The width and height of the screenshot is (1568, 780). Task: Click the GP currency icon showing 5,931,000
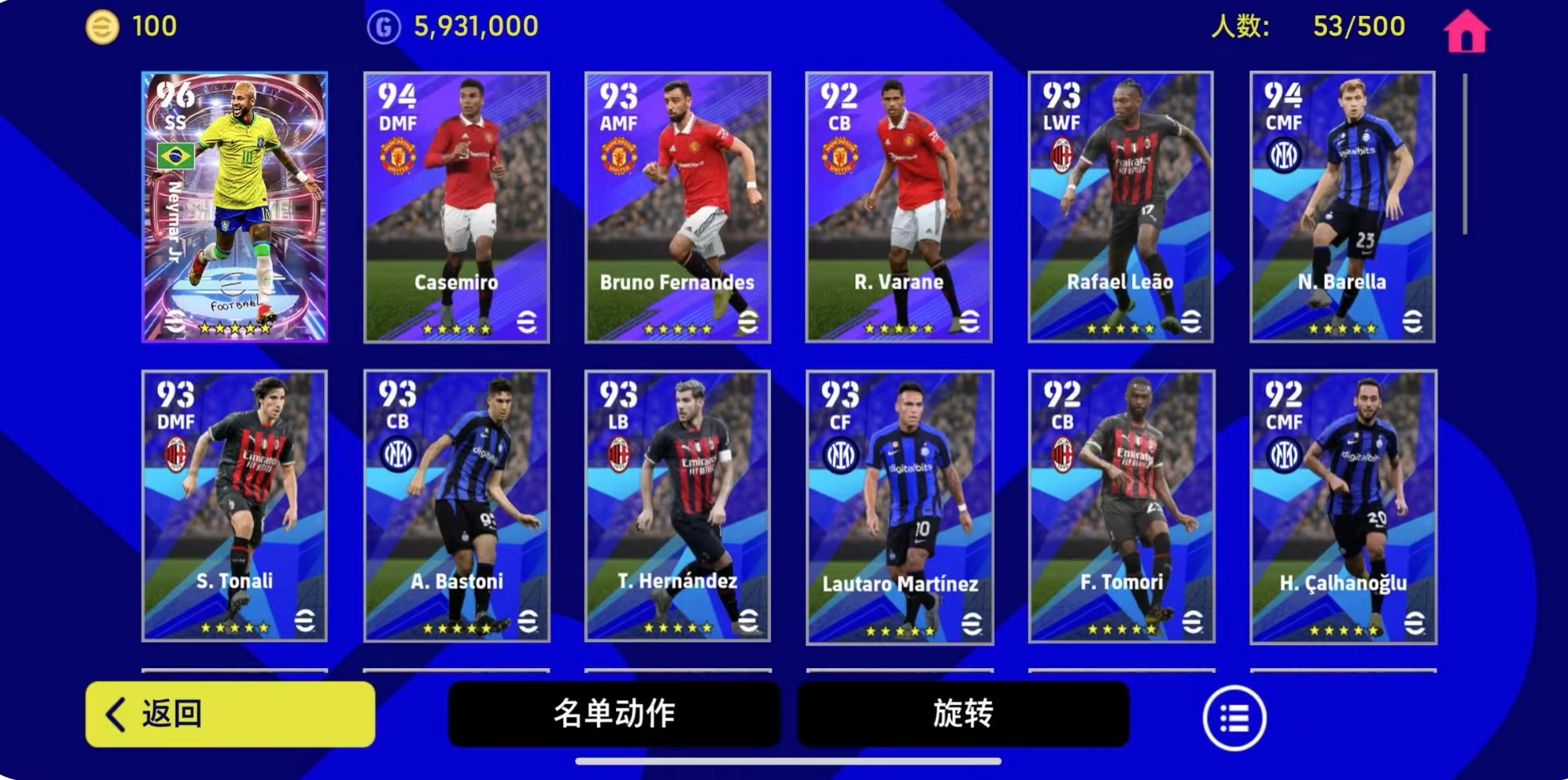point(383,26)
